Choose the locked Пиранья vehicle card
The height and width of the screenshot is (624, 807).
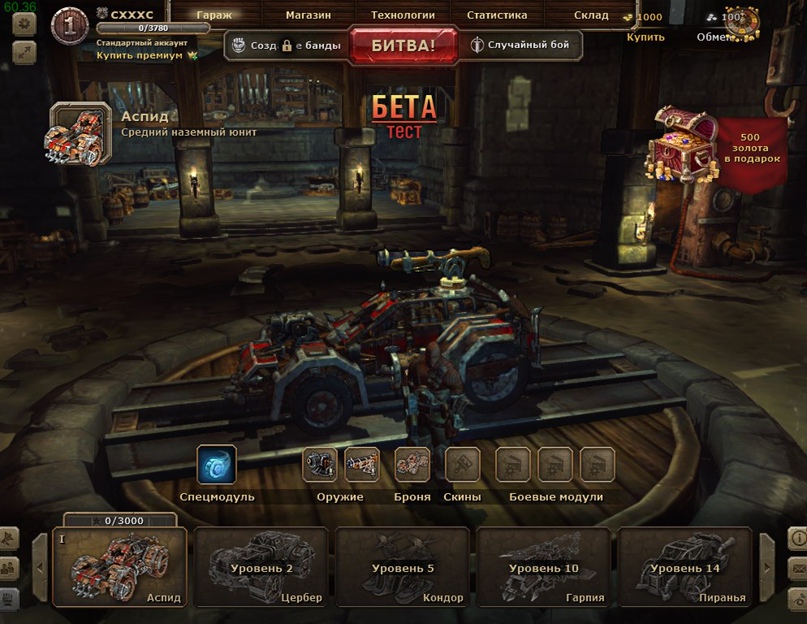click(x=685, y=568)
